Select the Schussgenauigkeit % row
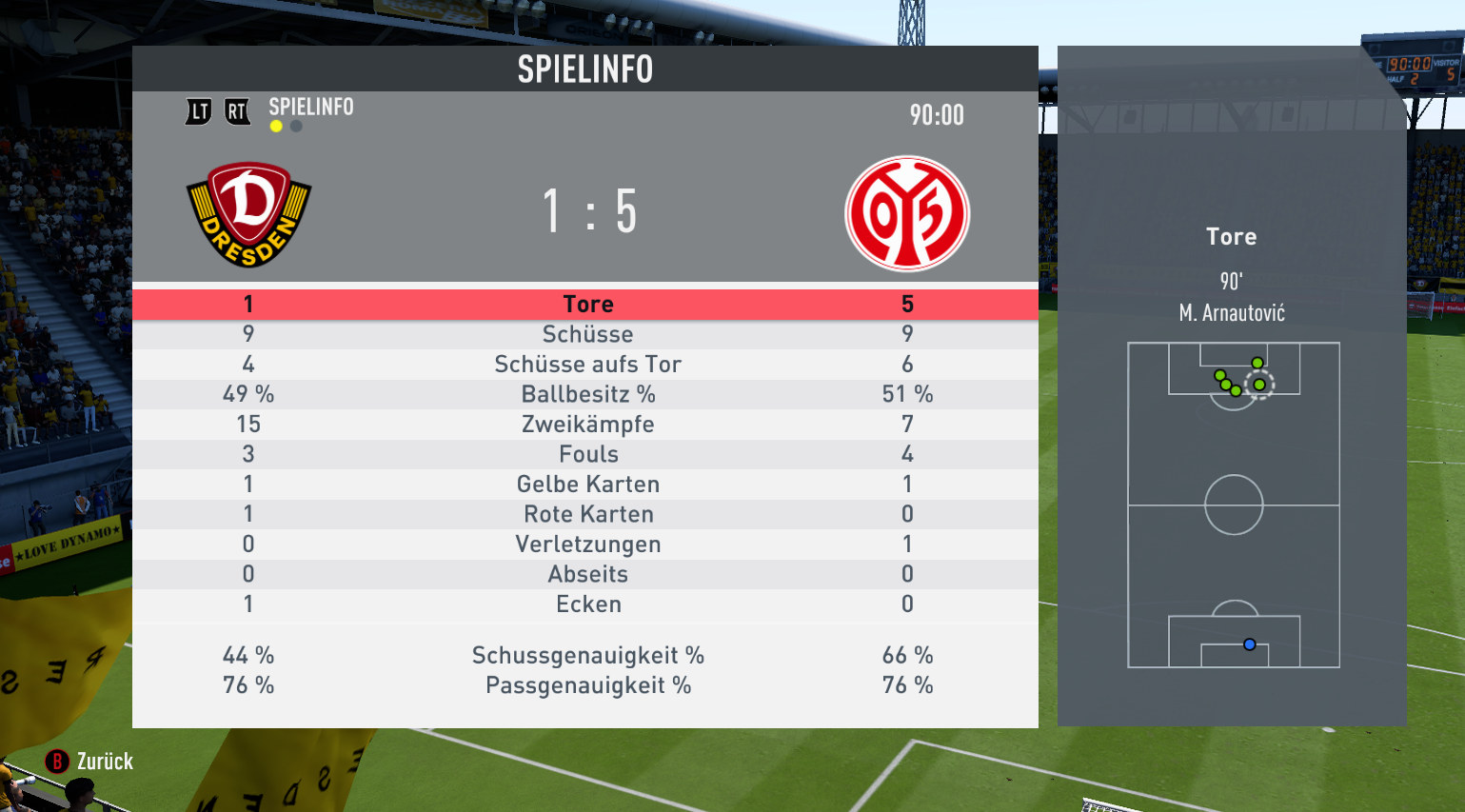The image size is (1465, 812). (587, 656)
